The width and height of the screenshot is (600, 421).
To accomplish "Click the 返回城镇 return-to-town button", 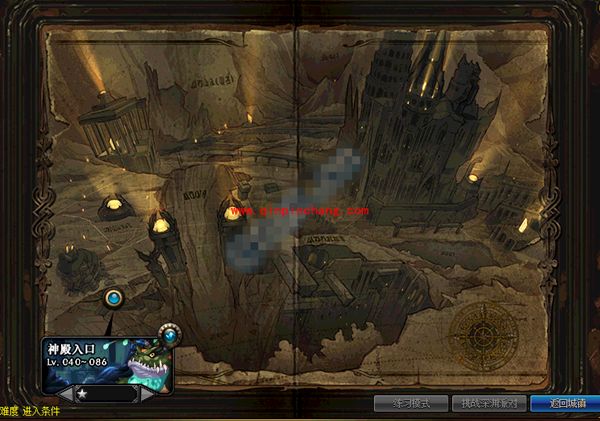I will click(x=566, y=404).
